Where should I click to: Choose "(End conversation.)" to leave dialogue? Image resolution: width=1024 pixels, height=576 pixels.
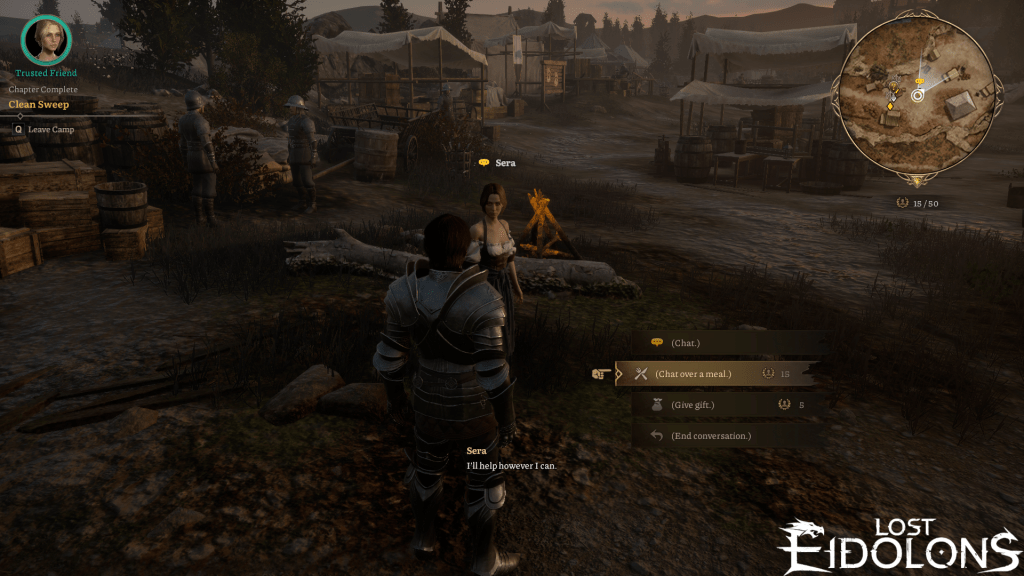[710, 436]
